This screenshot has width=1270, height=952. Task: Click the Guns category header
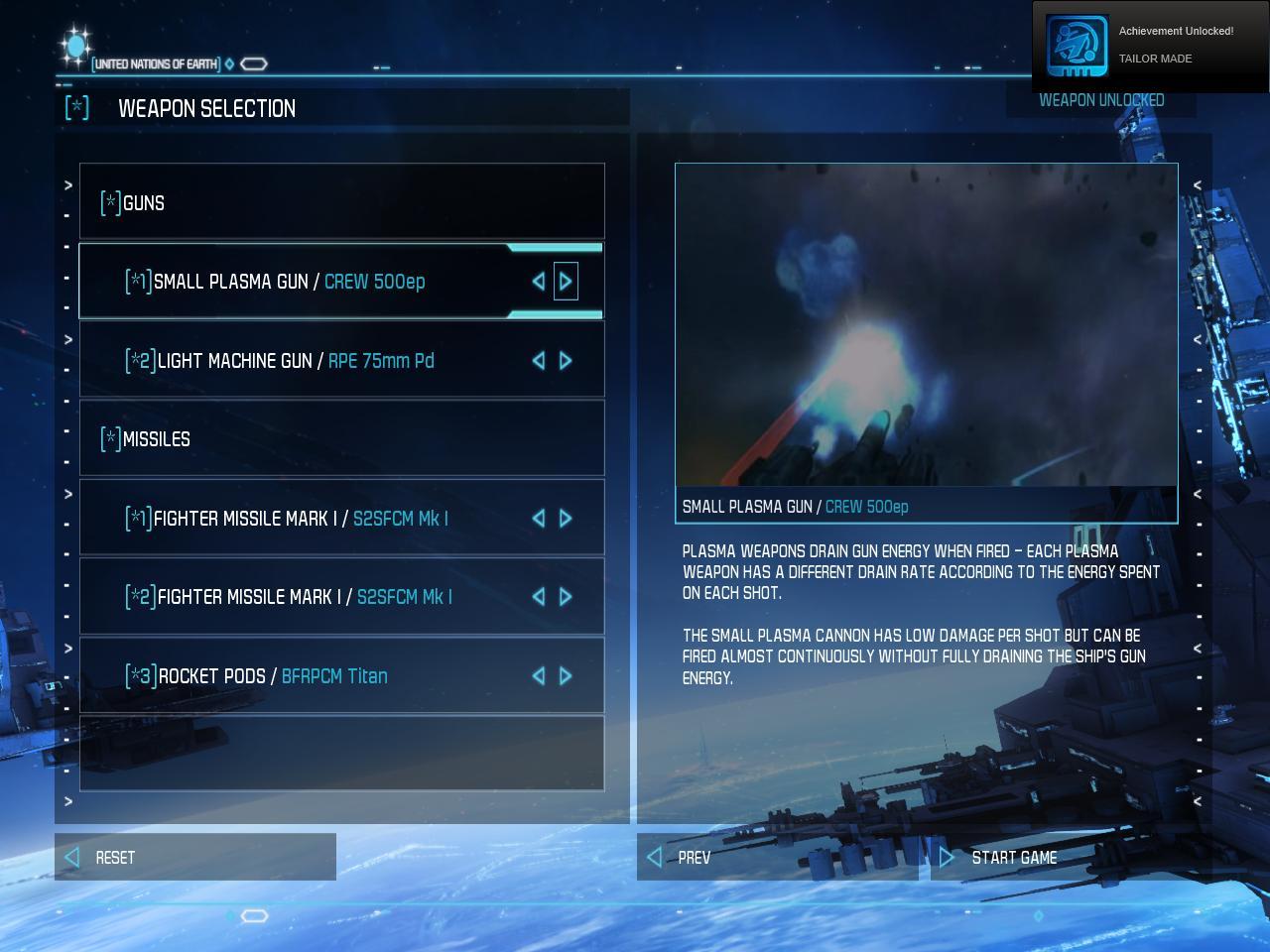coord(341,203)
